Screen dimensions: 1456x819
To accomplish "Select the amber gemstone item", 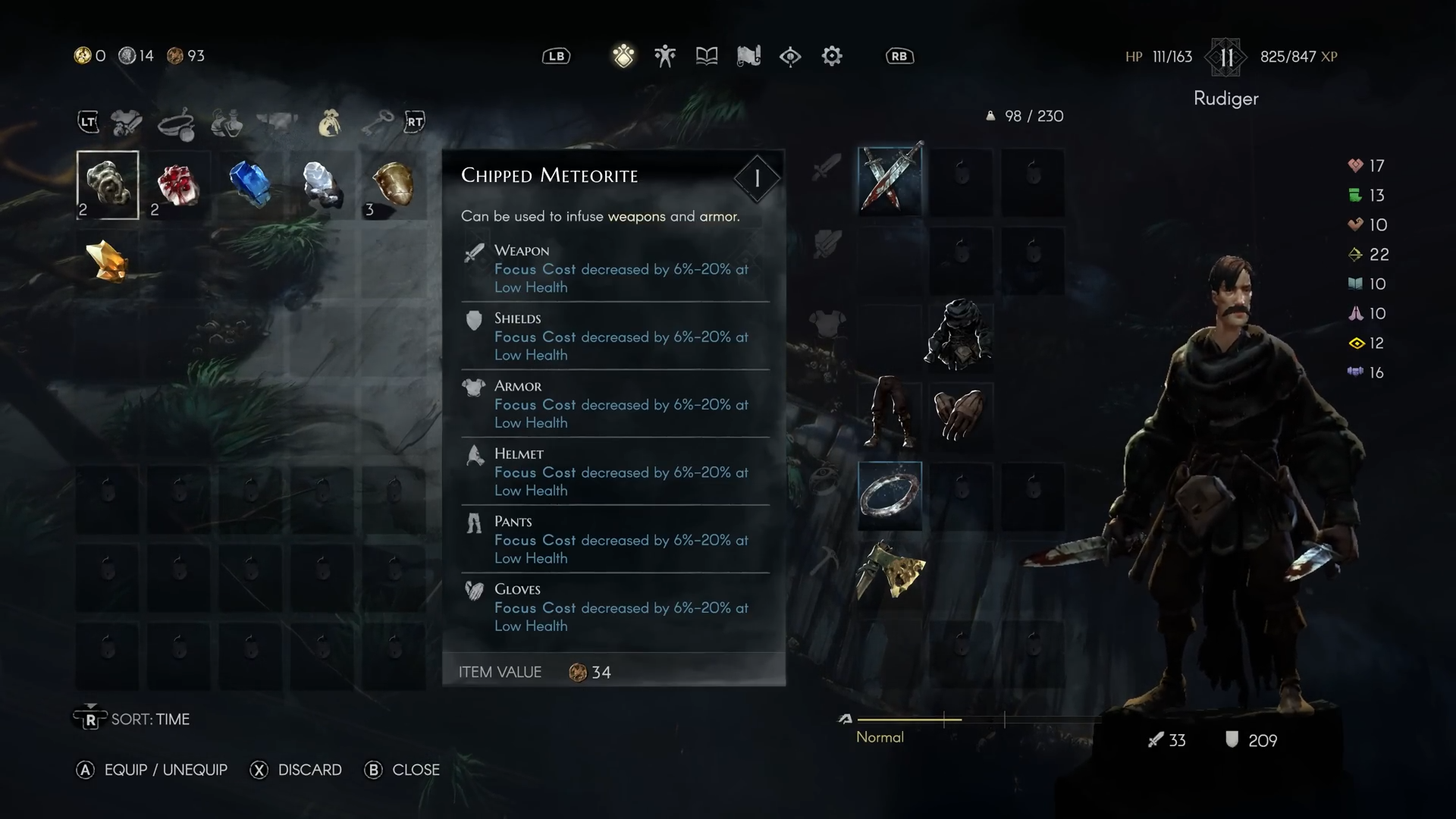I will pos(108,261).
